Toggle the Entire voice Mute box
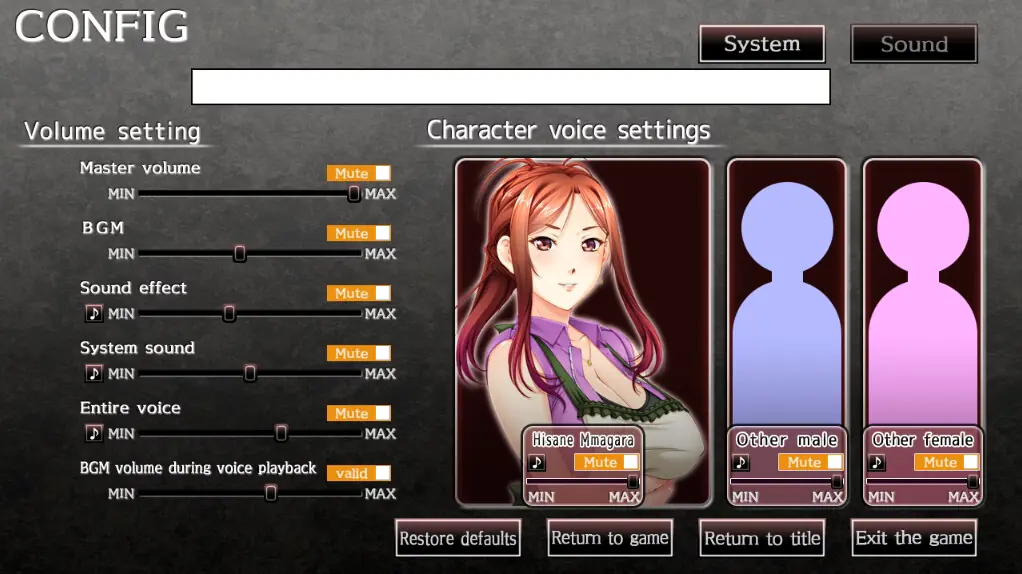The height and width of the screenshot is (574, 1022). click(x=383, y=413)
